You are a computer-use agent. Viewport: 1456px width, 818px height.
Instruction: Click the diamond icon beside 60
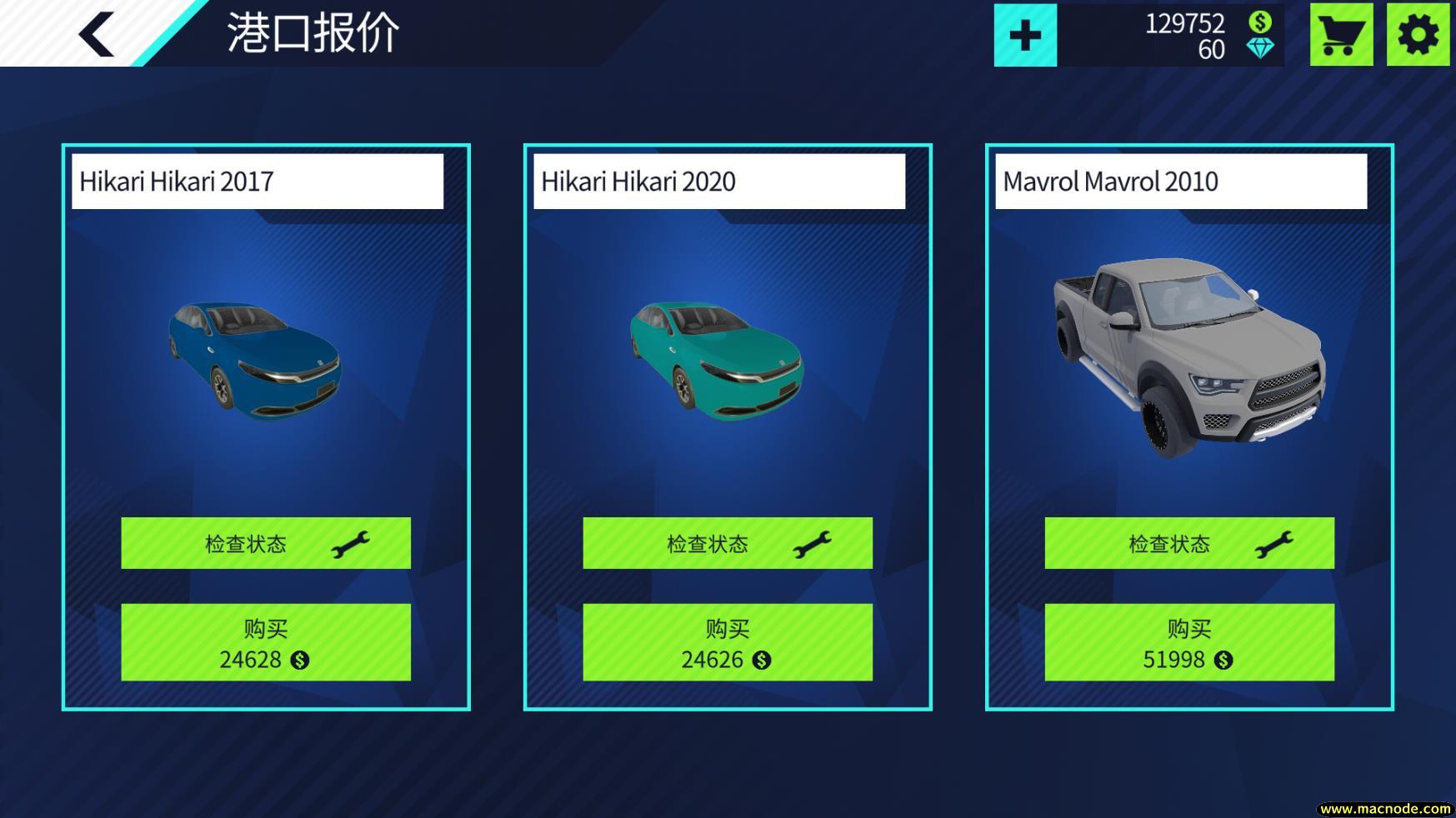coord(1261,50)
